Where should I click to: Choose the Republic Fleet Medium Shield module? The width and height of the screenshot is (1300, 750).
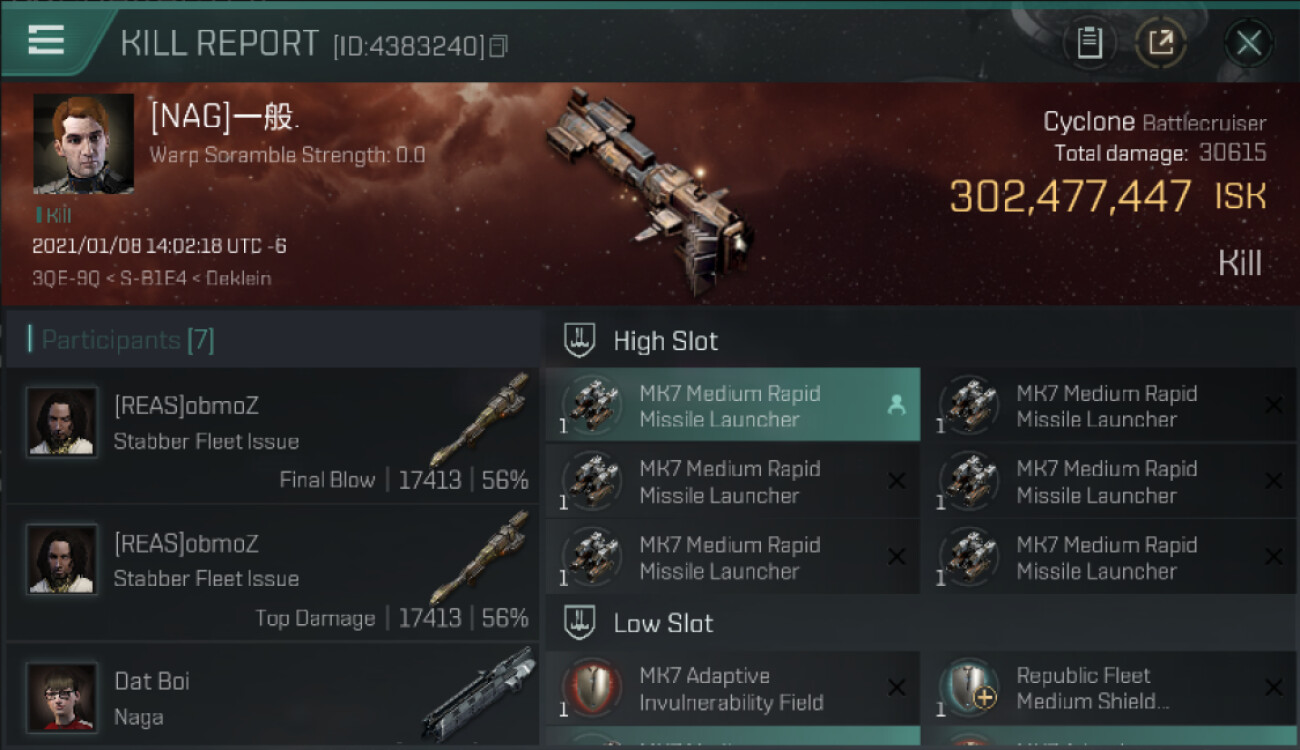(x=1108, y=688)
